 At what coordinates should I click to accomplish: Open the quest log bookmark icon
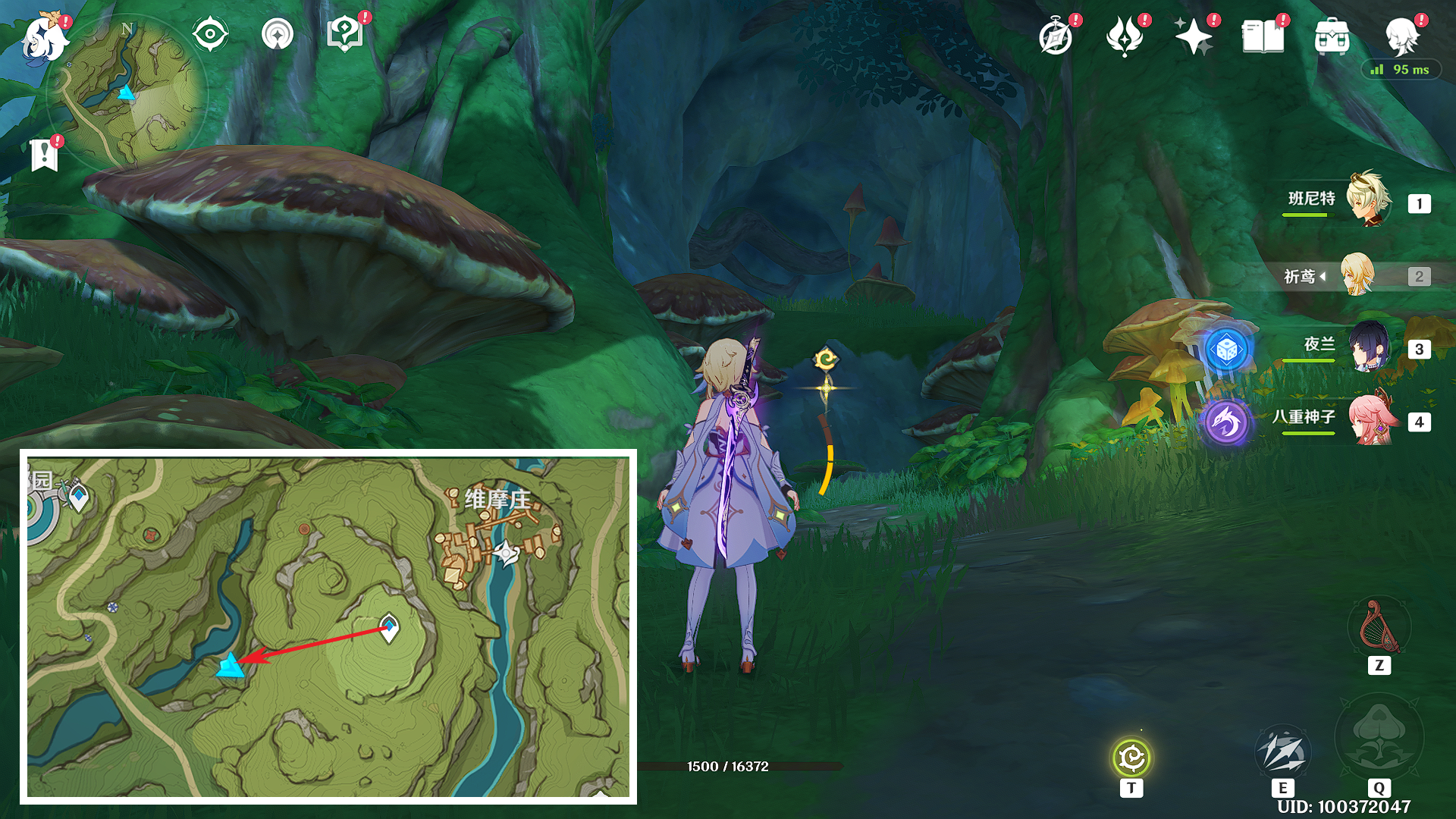pos(45,155)
